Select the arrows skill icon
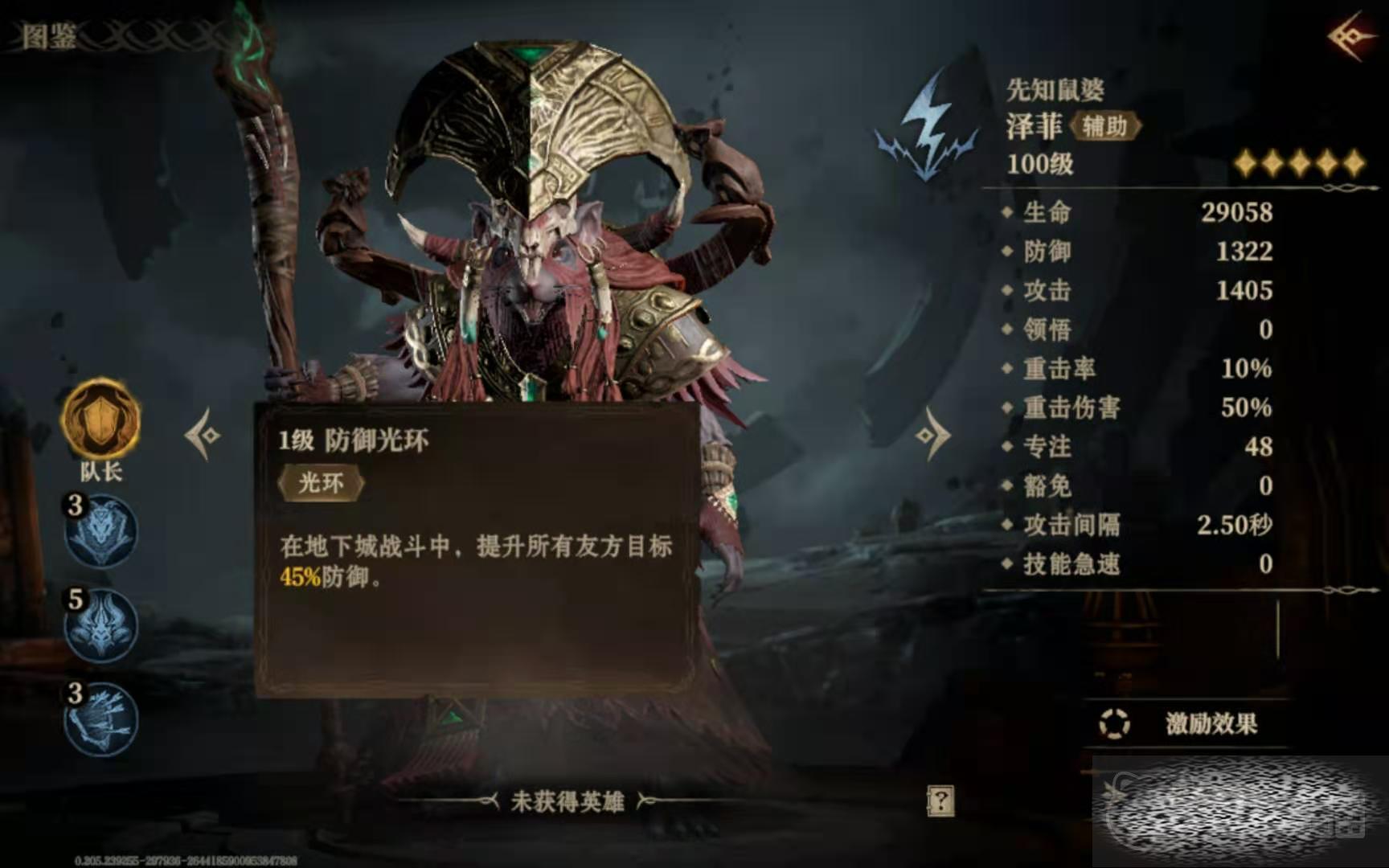This screenshot has height=868, width=1389. (101, 719)
